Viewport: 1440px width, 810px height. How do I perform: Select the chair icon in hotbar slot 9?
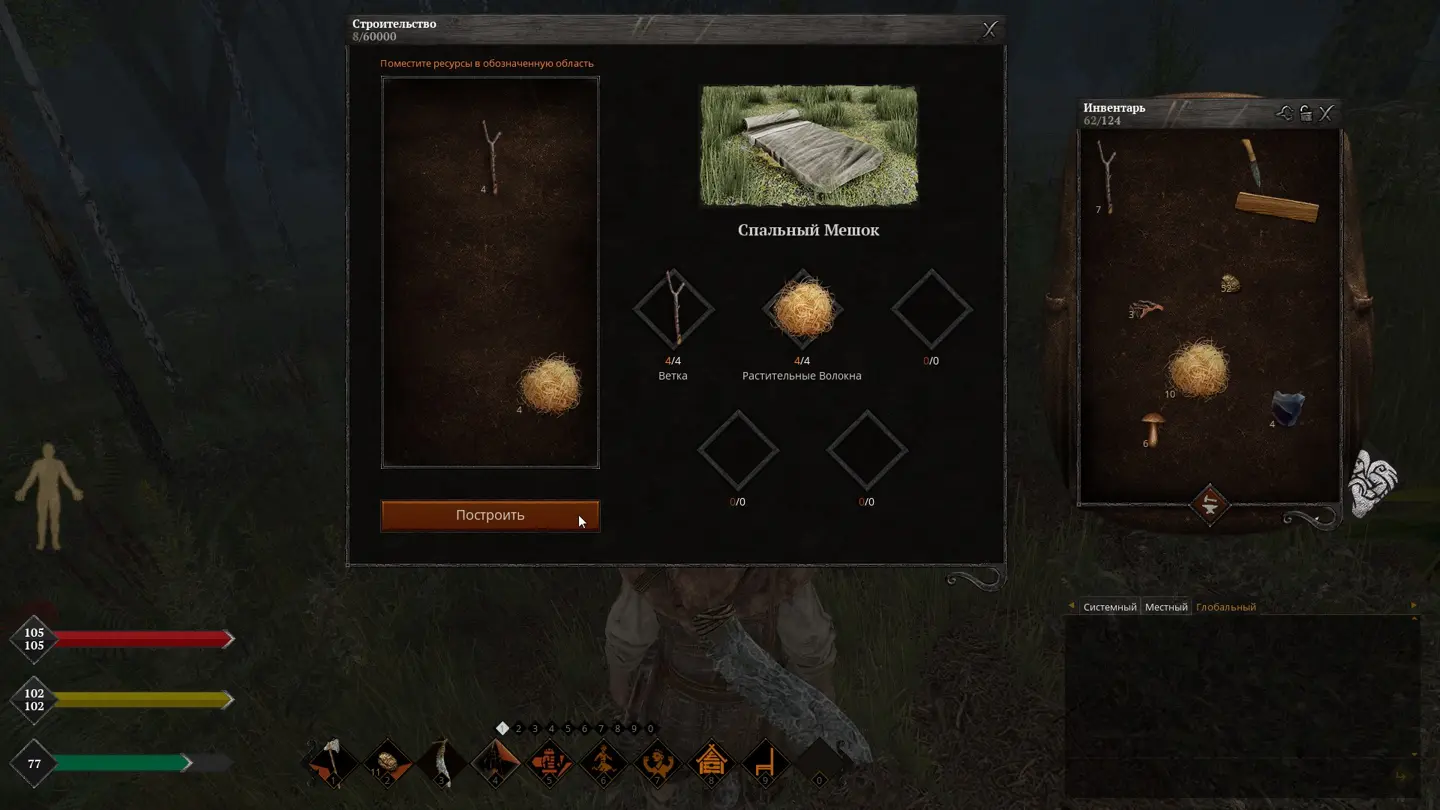tap(766, 764)
